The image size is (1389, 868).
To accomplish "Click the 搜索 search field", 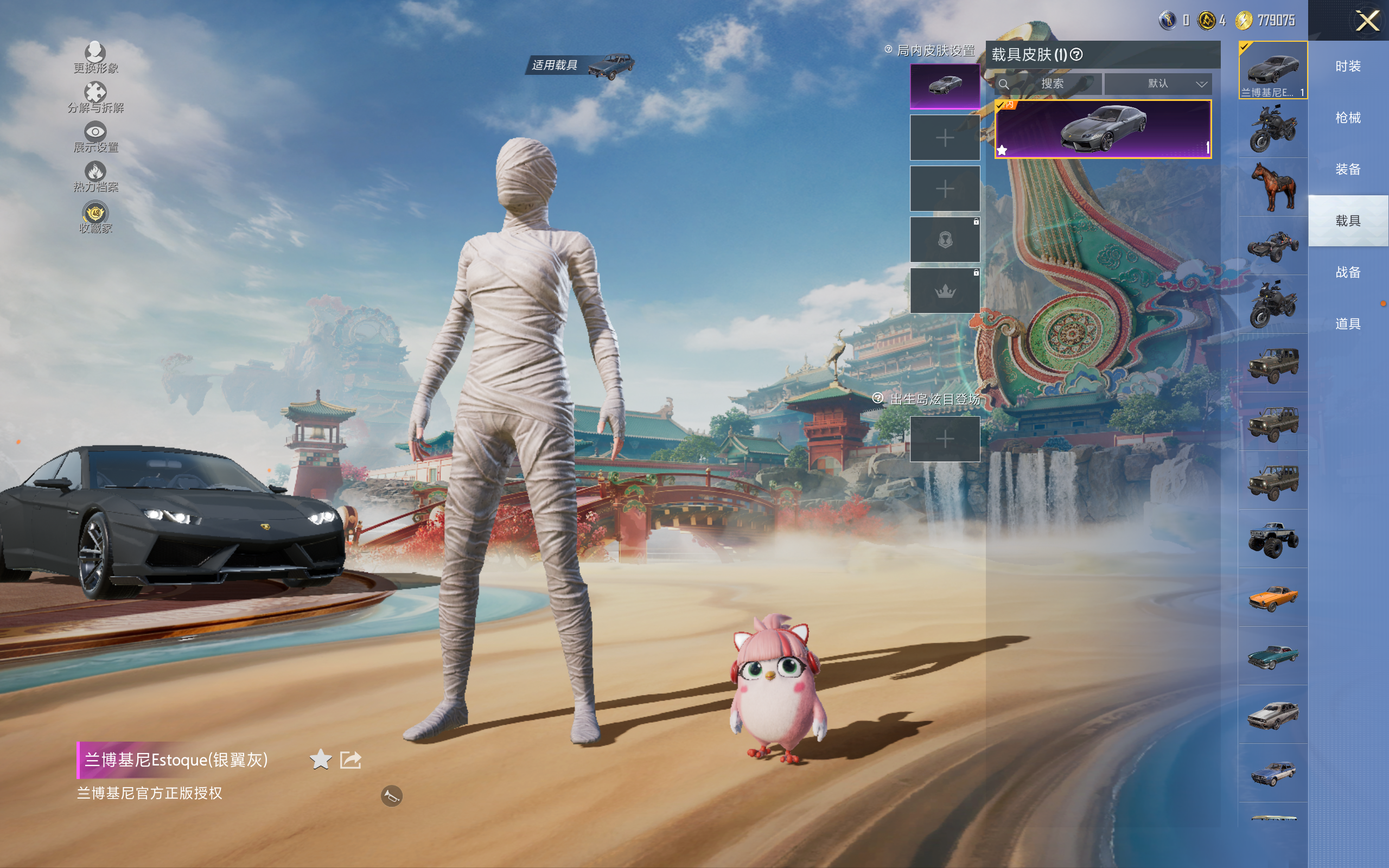I will point(1052,84).
